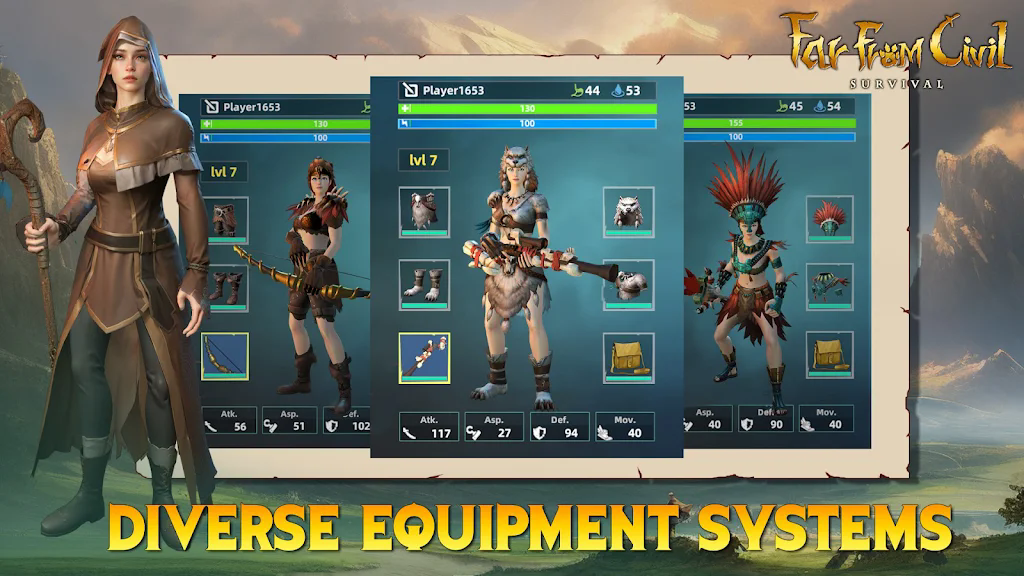1024x576 pixels.
Task: Select the wolf-head helmet equipment slot
Action: (x=628, y=211)
